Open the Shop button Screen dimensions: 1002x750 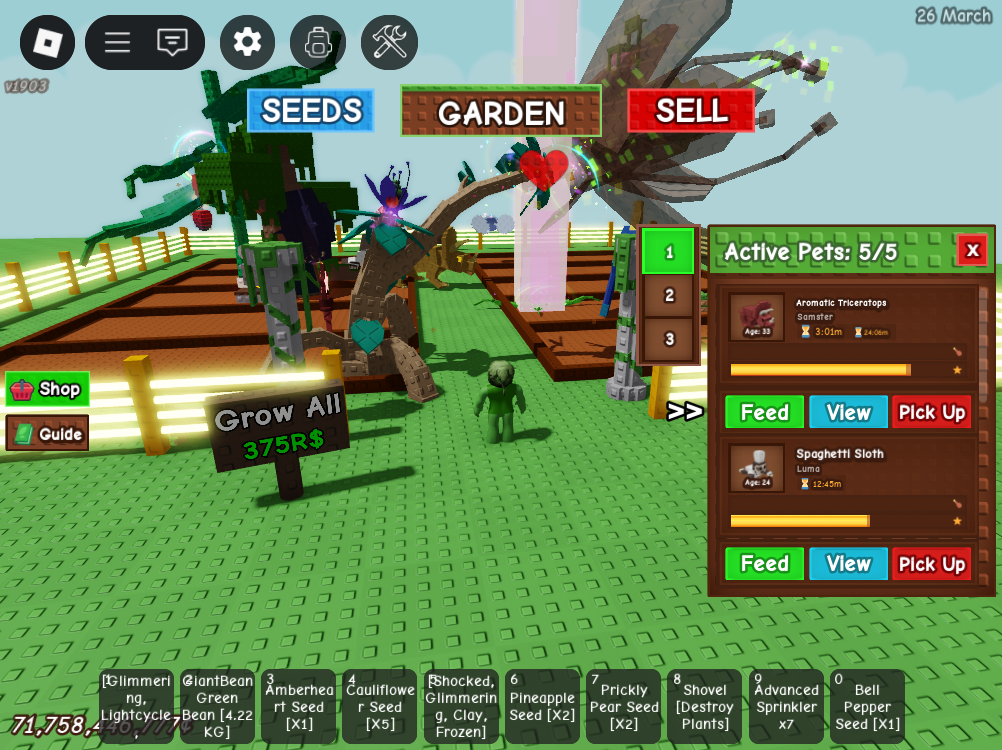47,389
